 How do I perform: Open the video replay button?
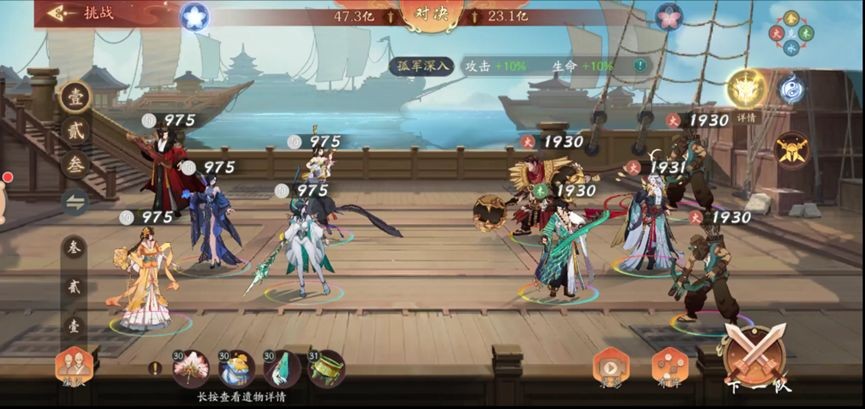pos(610,366)
